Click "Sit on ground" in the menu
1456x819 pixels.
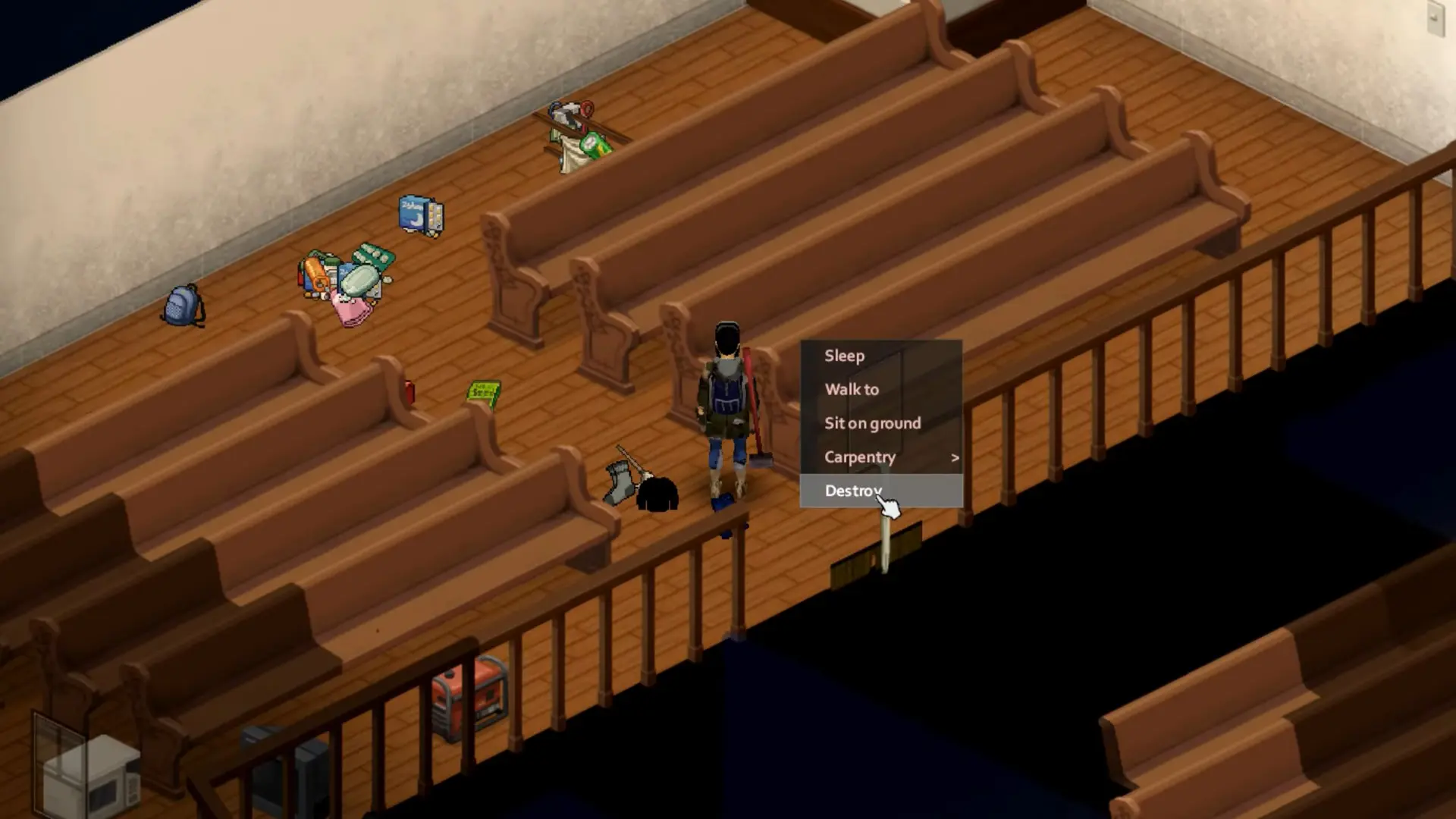873,422
